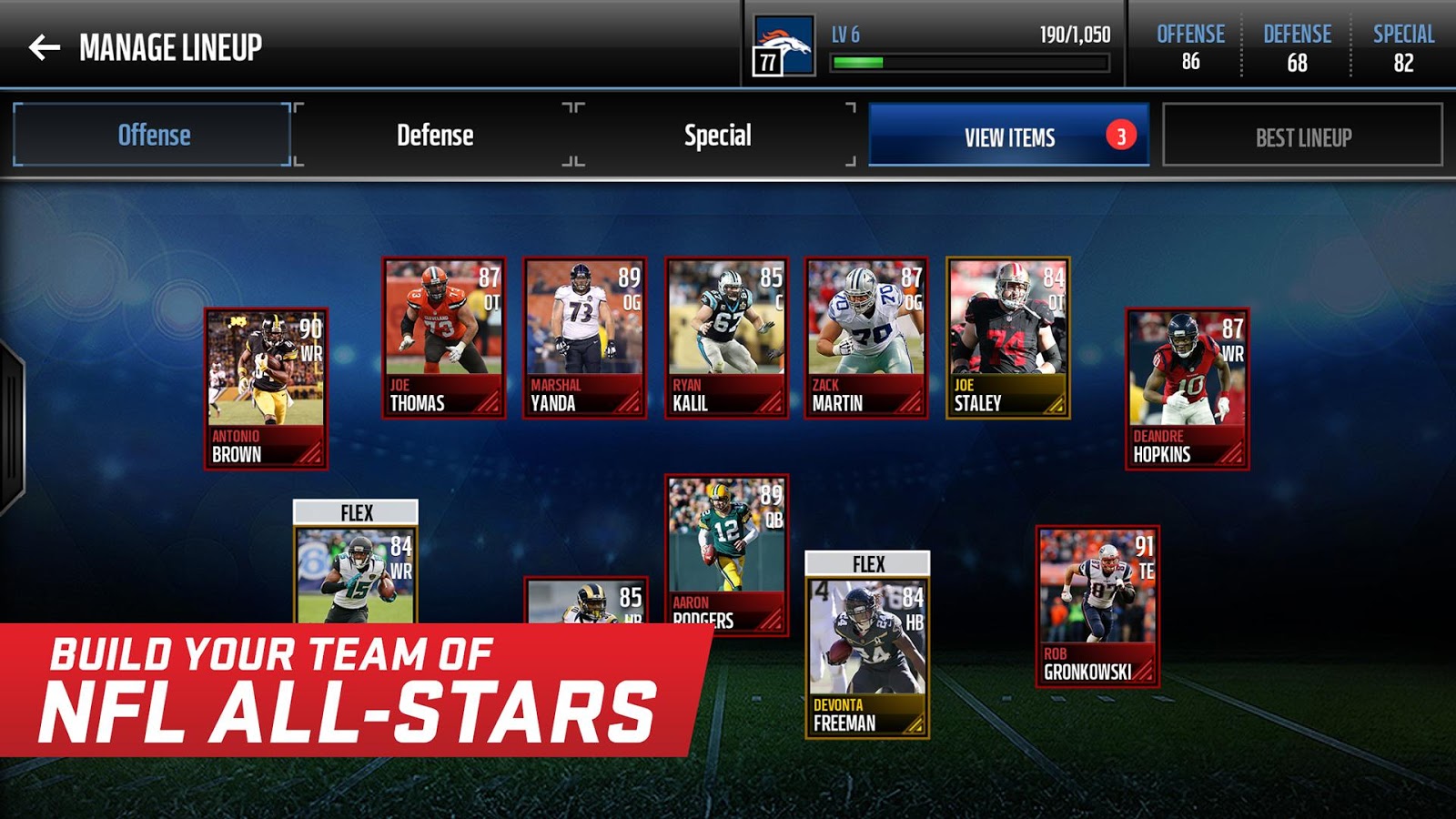
Task: Choose the Joe Thomas OT card
Action: click(443, 338)
